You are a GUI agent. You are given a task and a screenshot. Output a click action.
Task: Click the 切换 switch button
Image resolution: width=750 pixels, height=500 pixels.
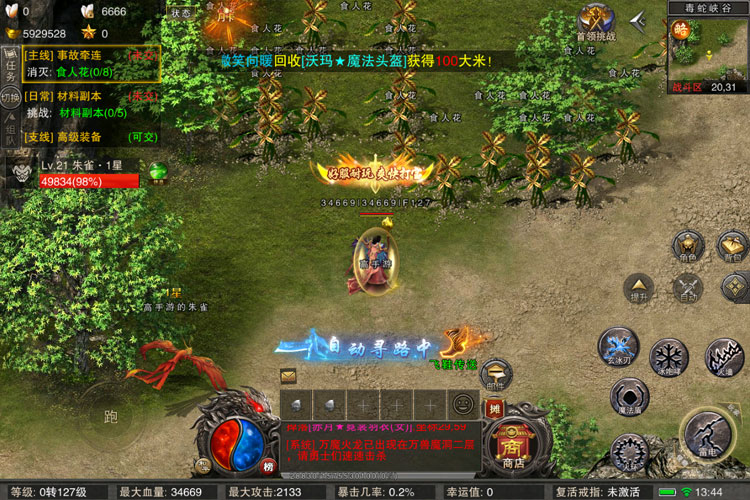[x=11, y=98]
